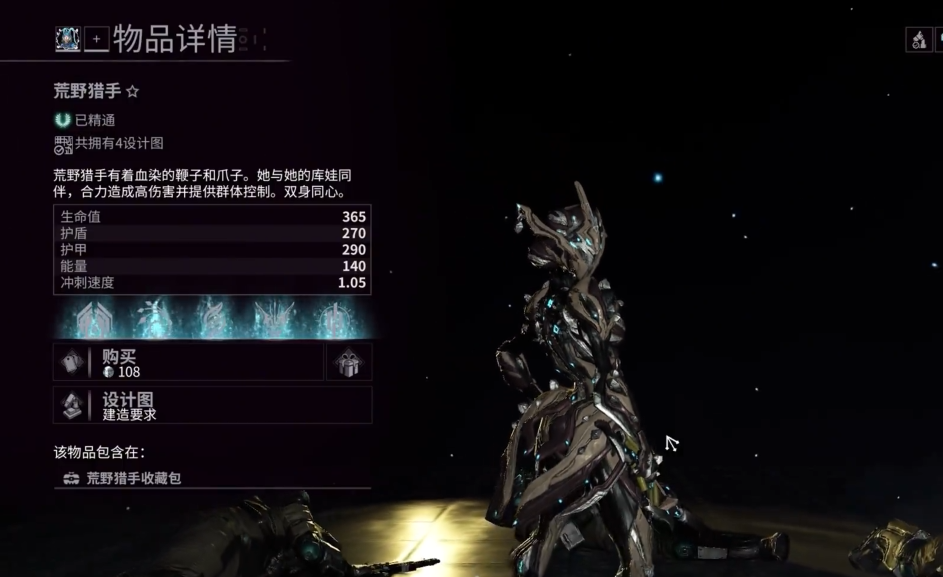The width and height of the screenshot is (943, 577).
Task: Select the last ability icon with radiating rays
Action: (x=333, y=318)
